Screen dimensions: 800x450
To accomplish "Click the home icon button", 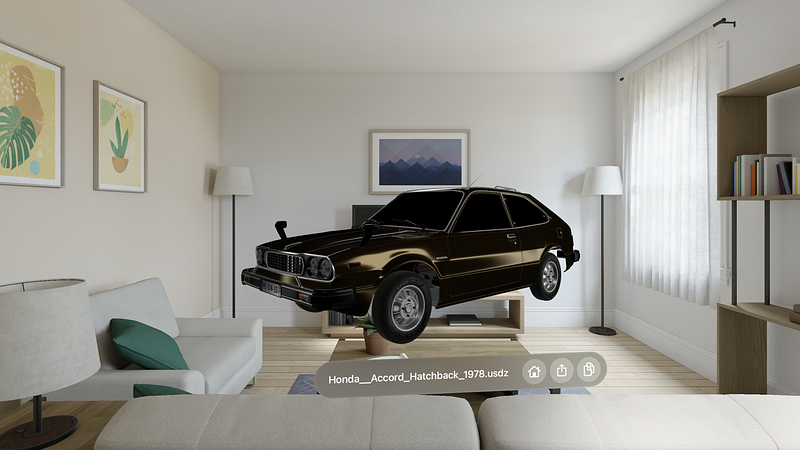I will point(534,371).
